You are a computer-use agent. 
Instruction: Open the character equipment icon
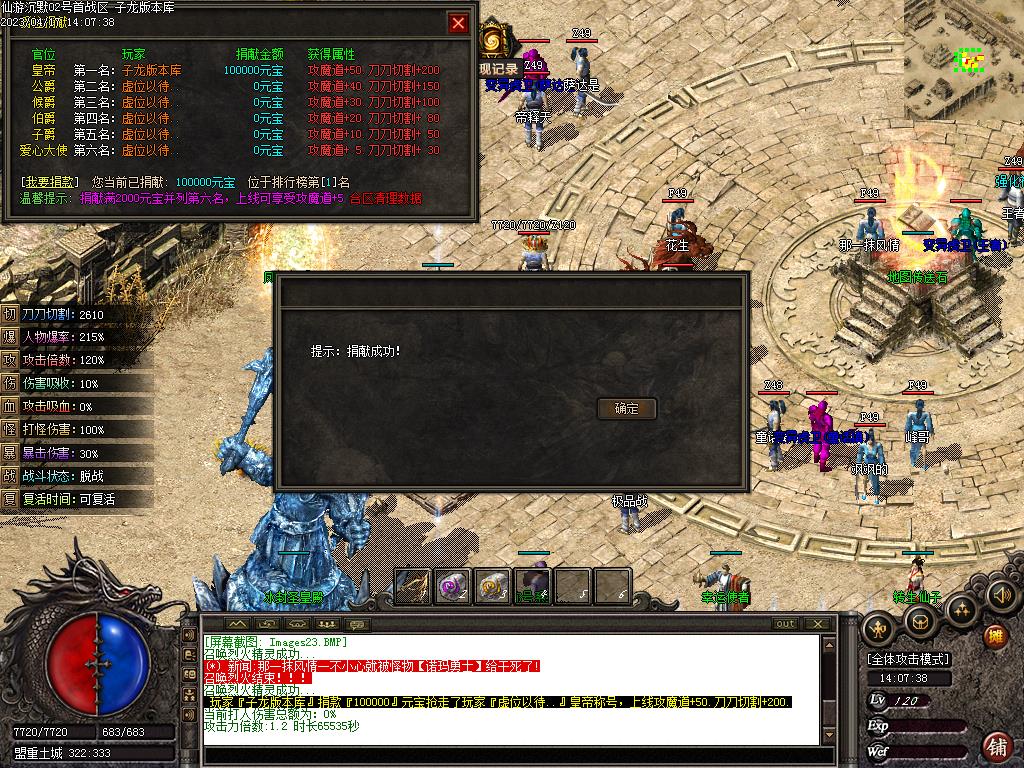(879, 628)
